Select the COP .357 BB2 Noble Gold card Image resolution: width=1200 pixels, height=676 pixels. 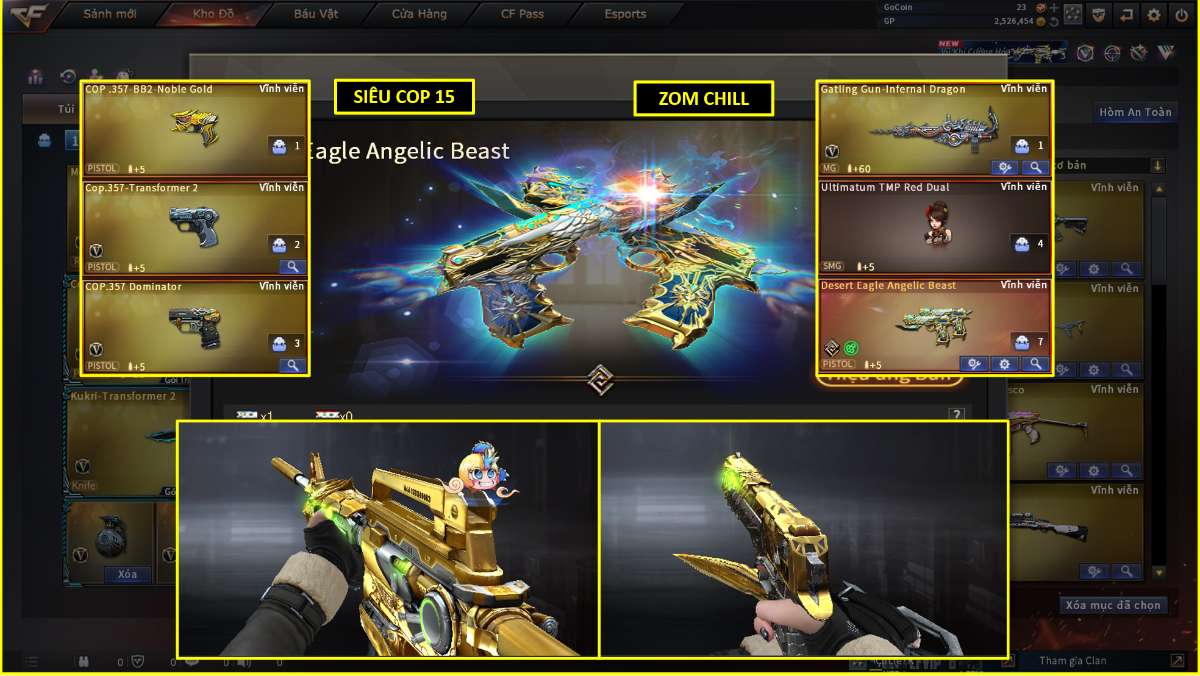[x=195, y=129]
